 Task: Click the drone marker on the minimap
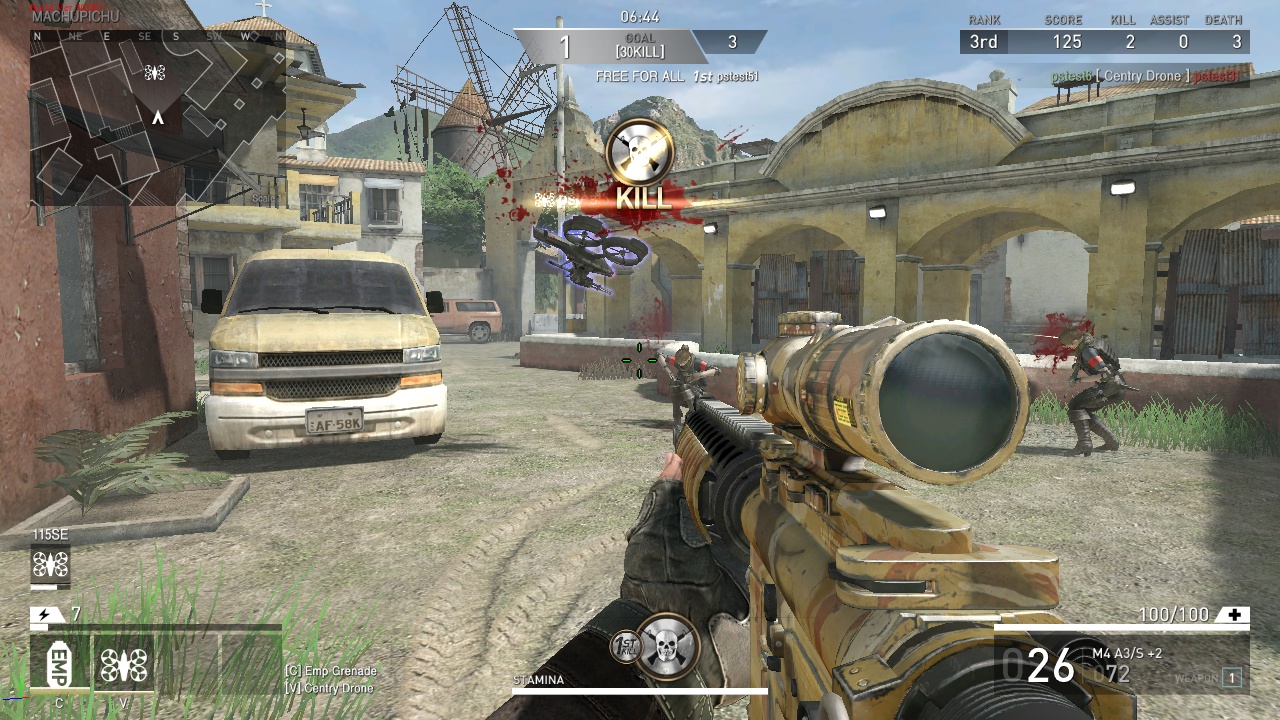[x=154, y=72]
